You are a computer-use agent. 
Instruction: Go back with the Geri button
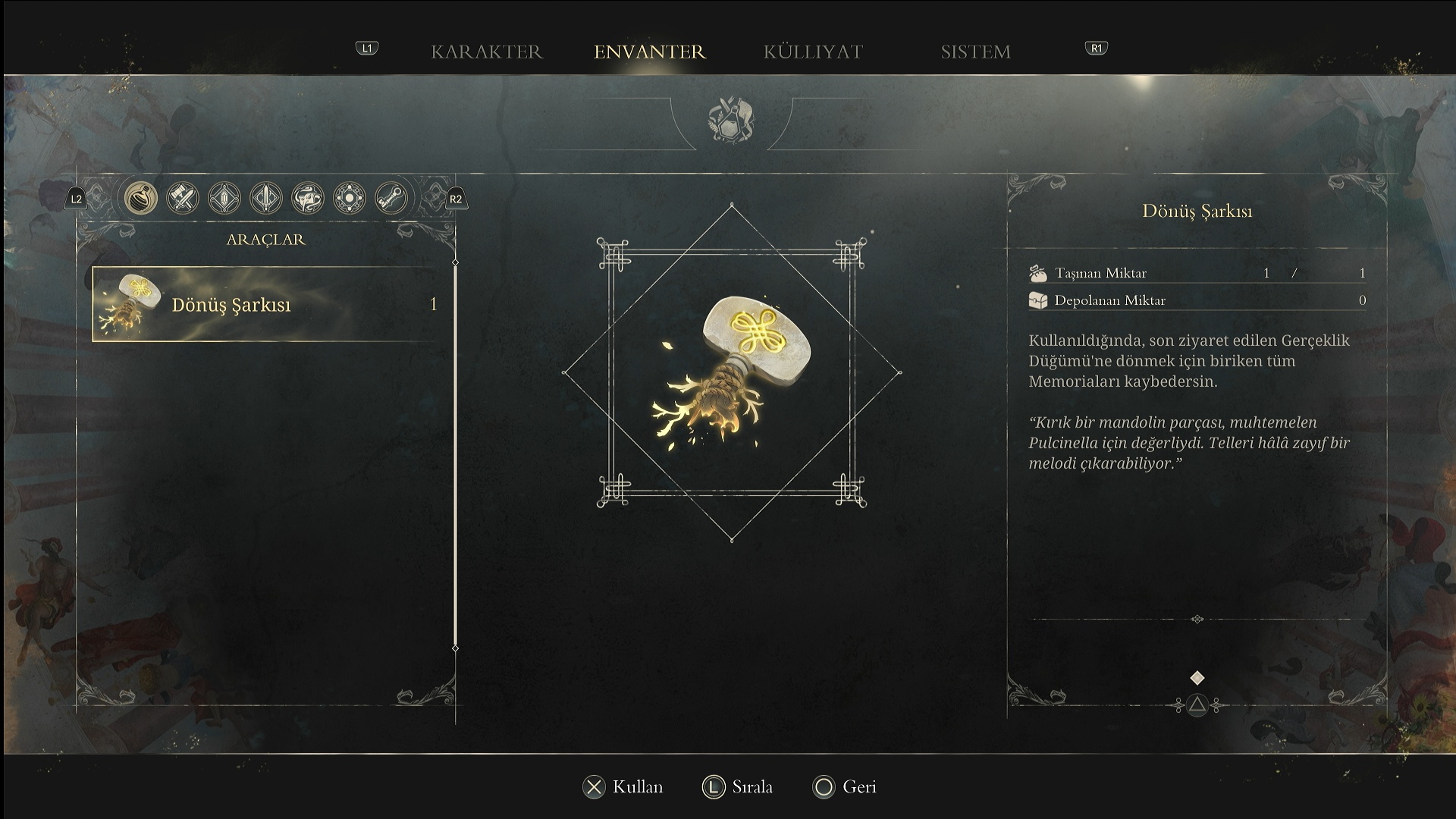pos(845,787)
